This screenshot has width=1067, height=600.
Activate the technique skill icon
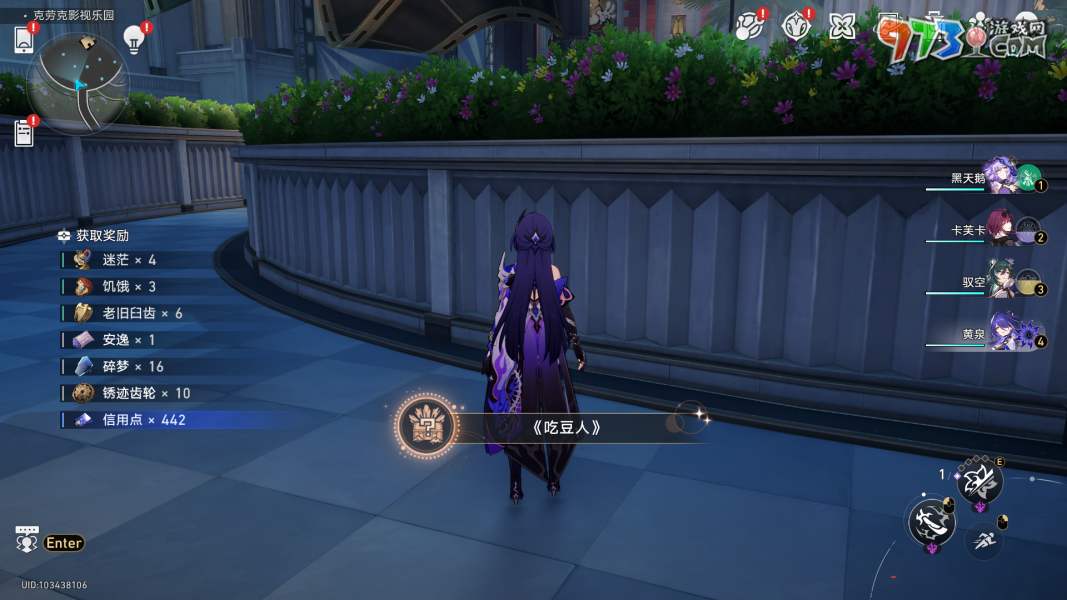click(979, 483)
